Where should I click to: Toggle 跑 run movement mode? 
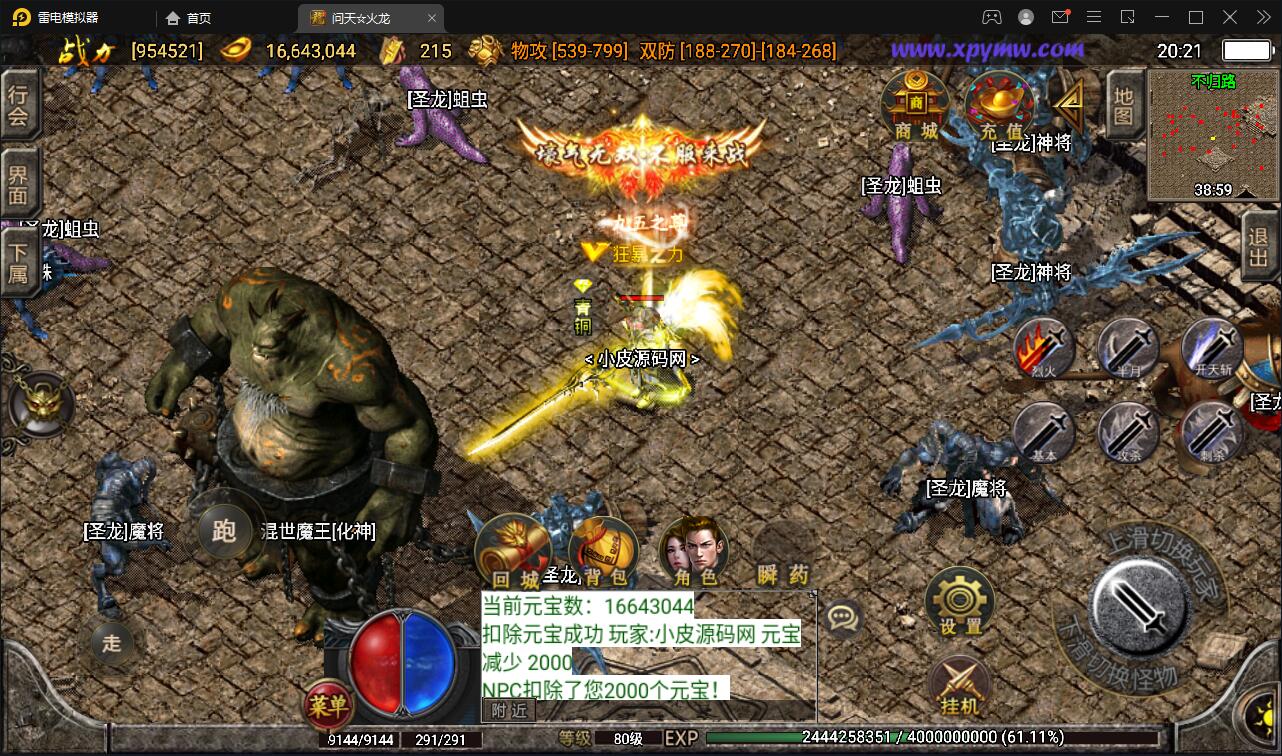tap(224, 532)
